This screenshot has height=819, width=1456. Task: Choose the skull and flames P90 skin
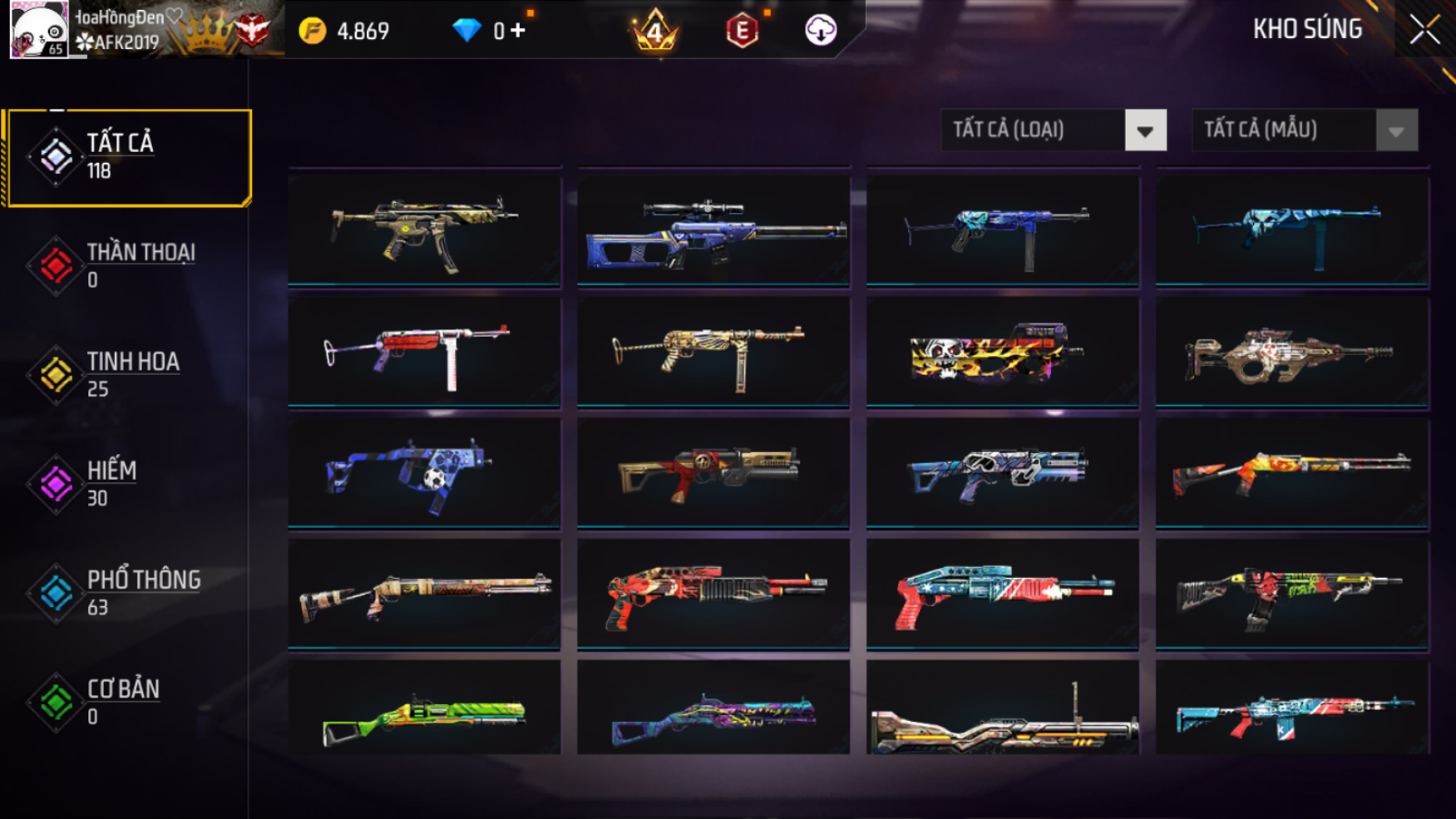pyautogui.click(x=1002, y=352)
